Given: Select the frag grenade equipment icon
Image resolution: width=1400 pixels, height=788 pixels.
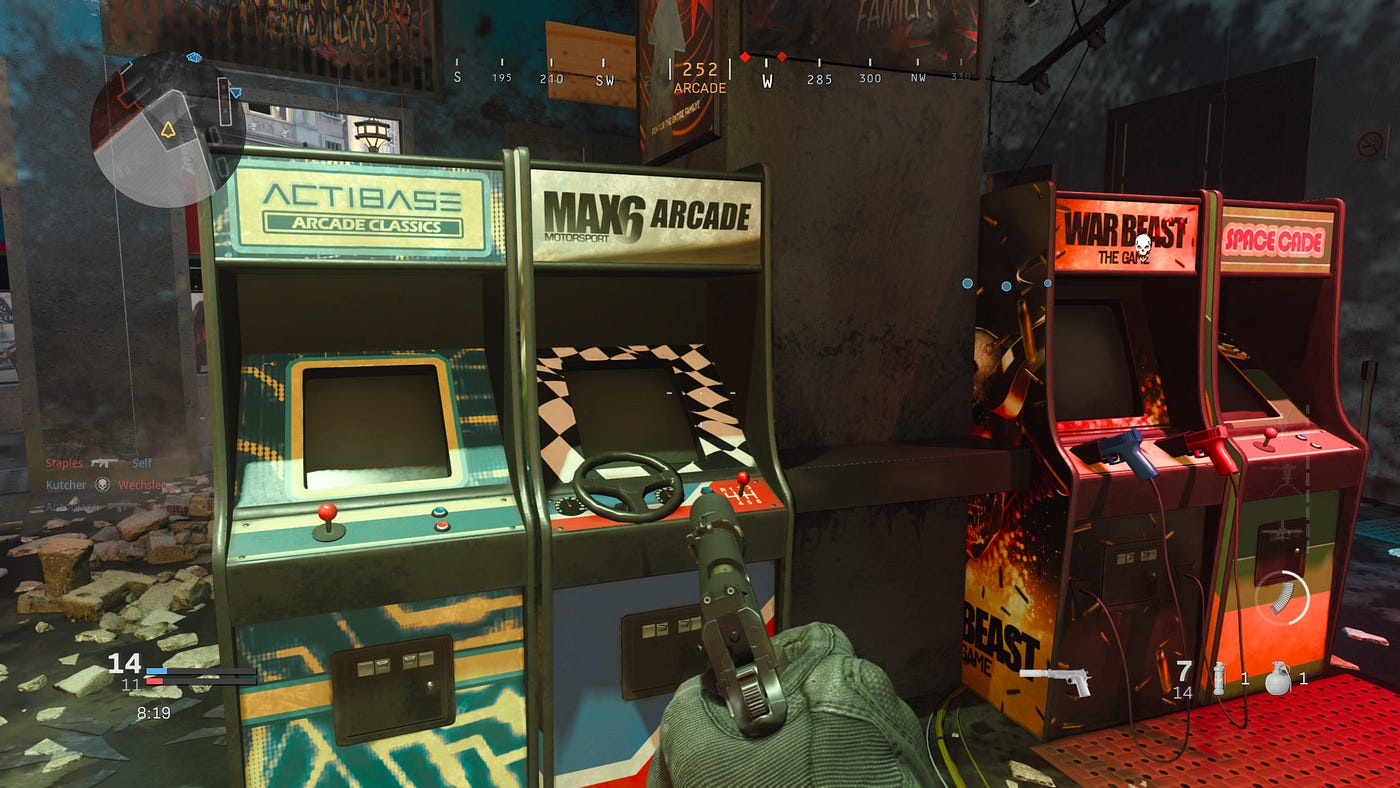Looking at the screenshot, I should pyautogui.click(x=1275, y=678).
